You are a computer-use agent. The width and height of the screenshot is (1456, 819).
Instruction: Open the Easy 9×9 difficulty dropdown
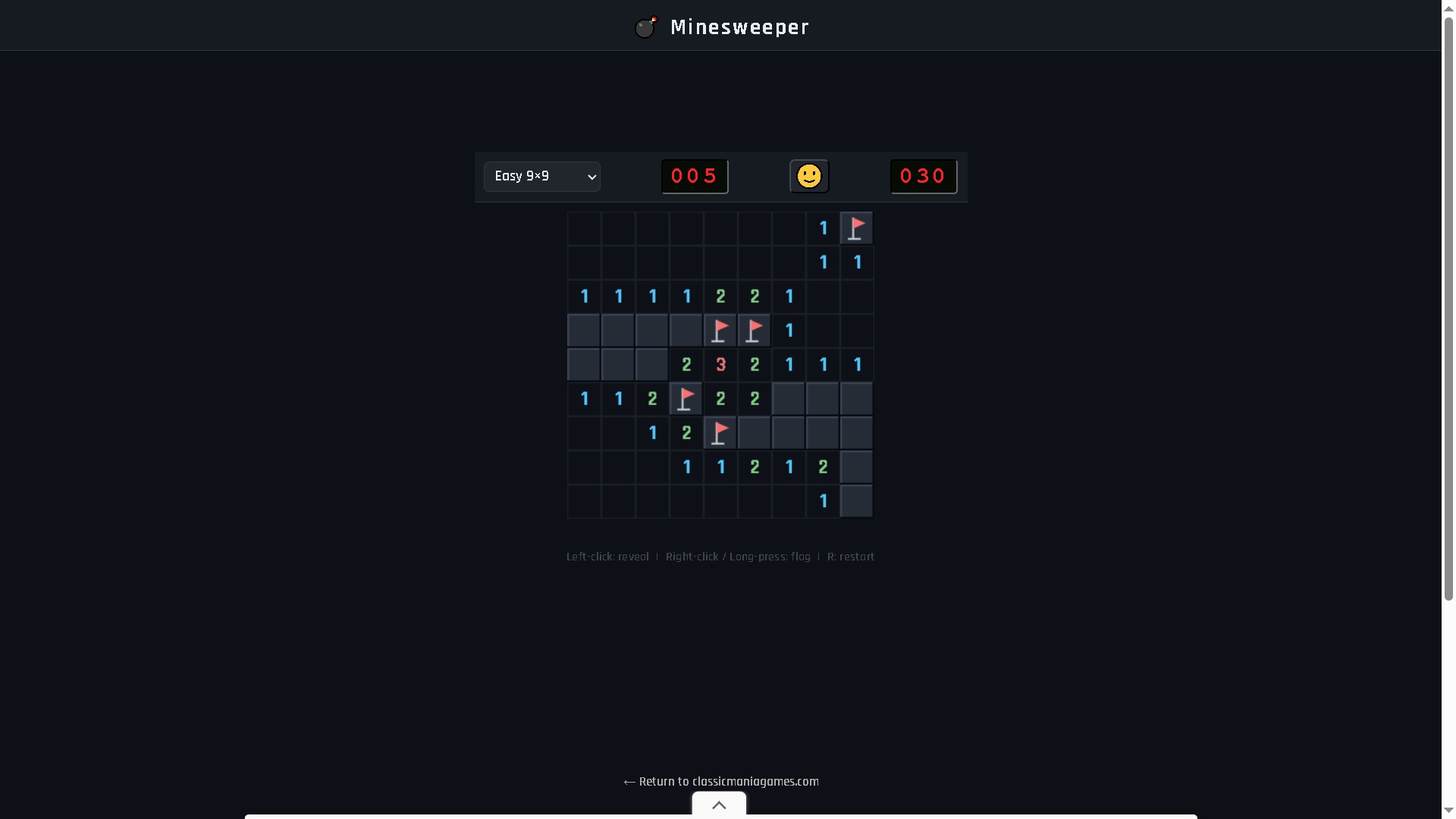541,177
